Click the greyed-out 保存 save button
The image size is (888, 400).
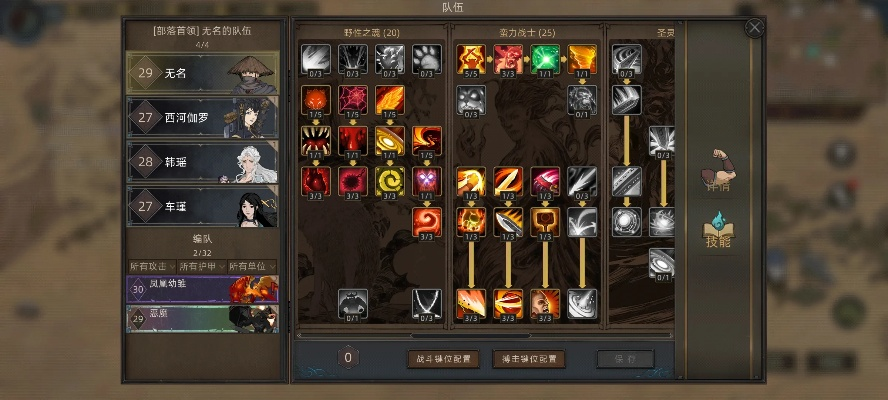pyautogui.click(x=625, y=359)
